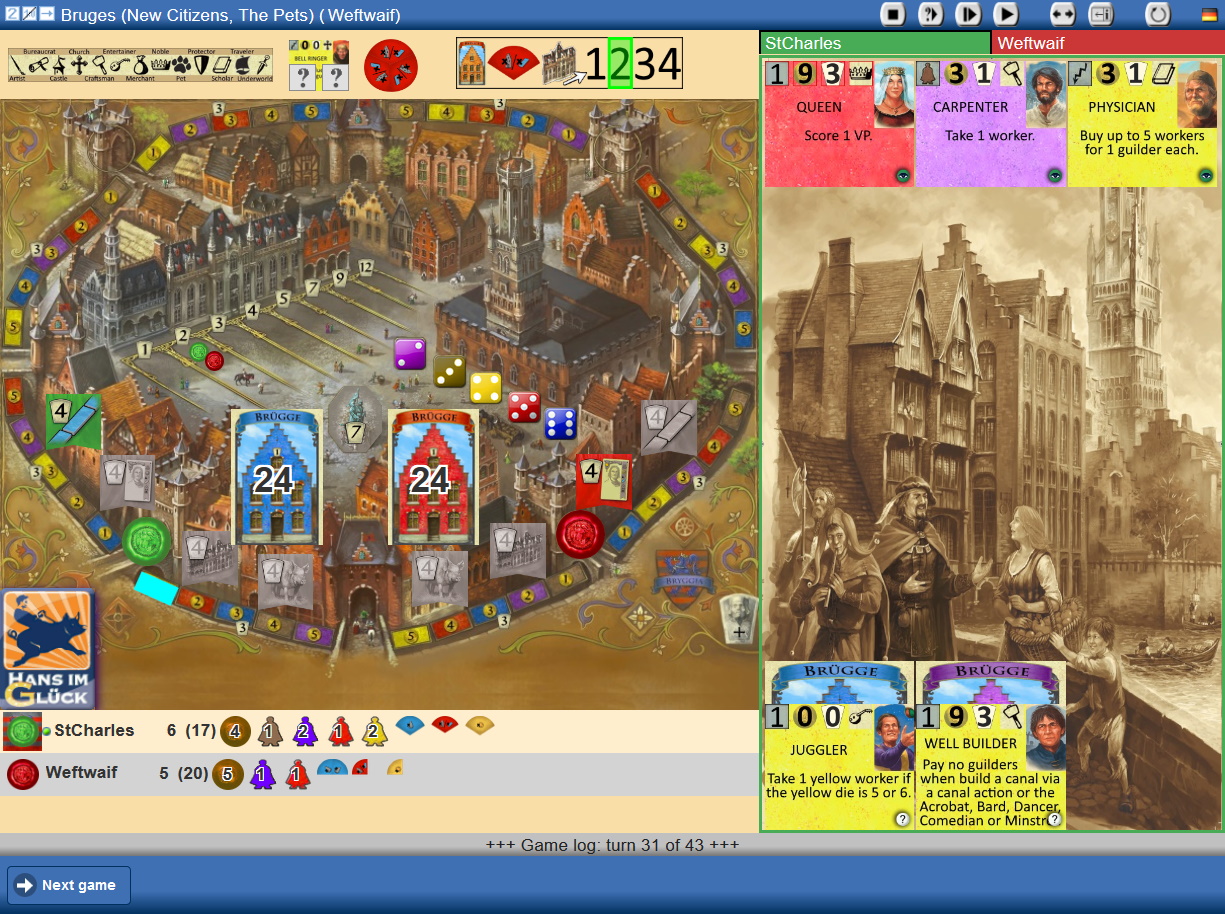Click the blue Brügge draw deck
Viewport: 1225px width, 914px height.
pos(272,477)
